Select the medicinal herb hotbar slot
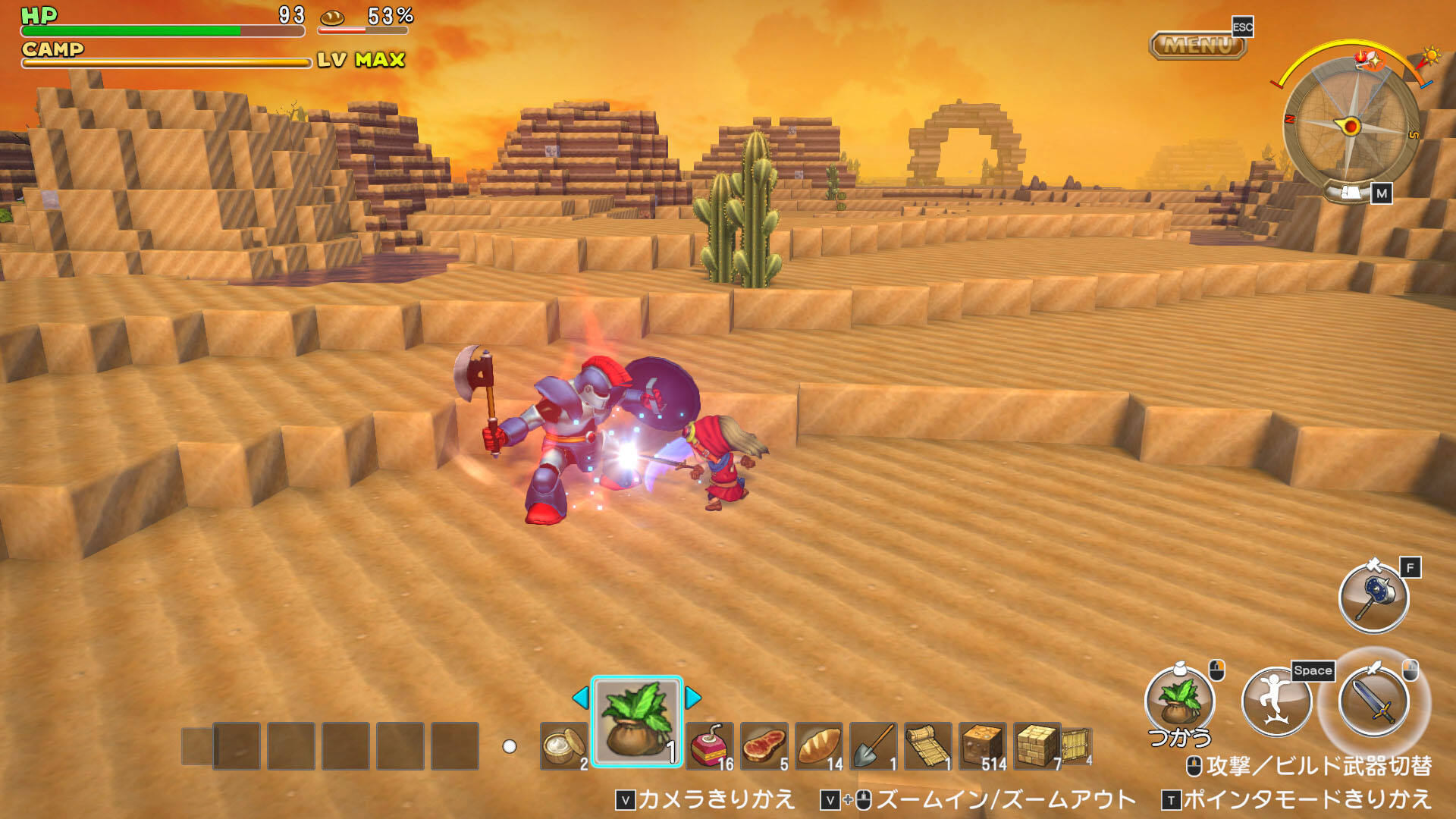Viewport: 1456px width, 819px height. 636,721
